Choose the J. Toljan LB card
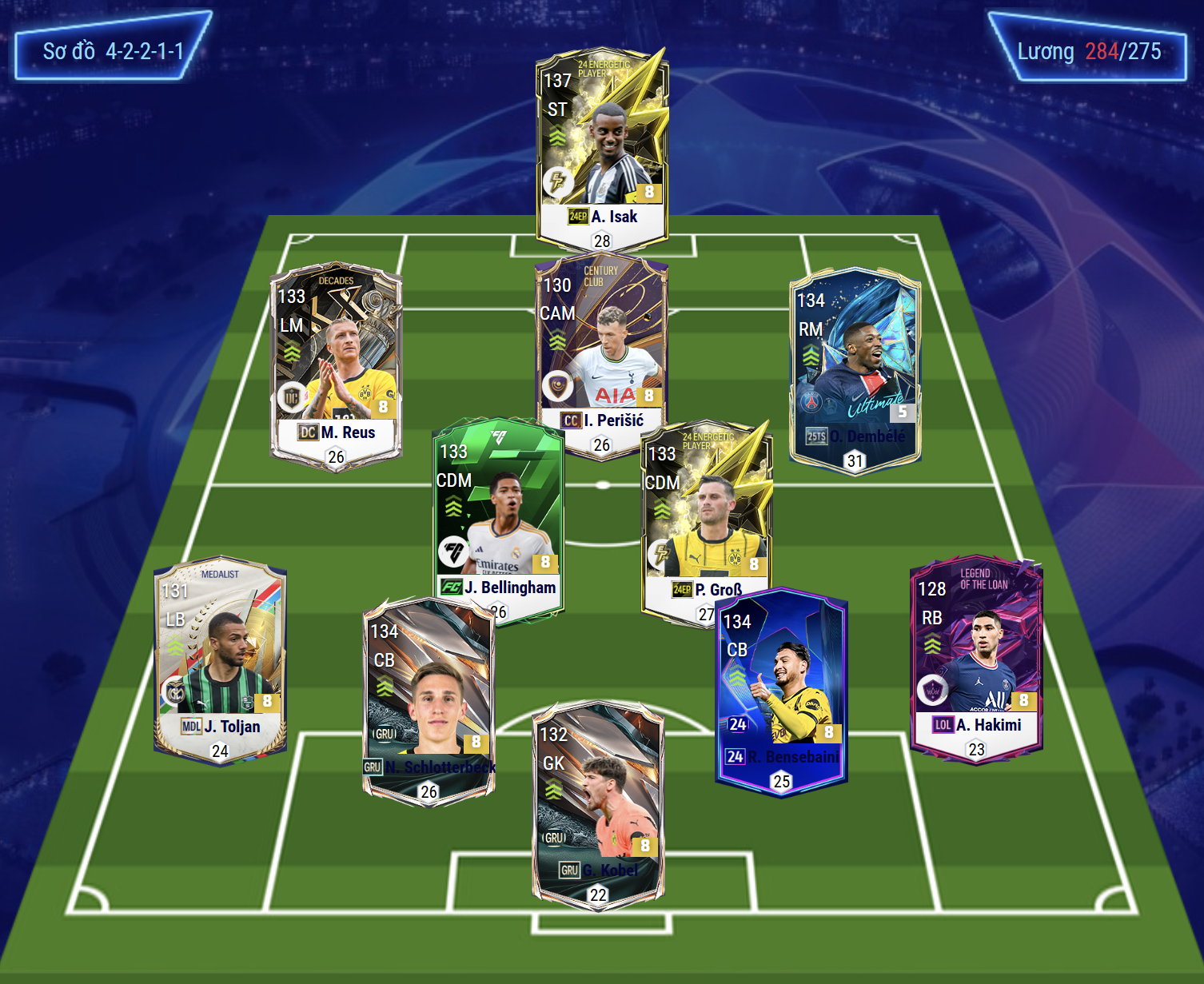The width and height of the screenshot is (1204, 984). 220,659
